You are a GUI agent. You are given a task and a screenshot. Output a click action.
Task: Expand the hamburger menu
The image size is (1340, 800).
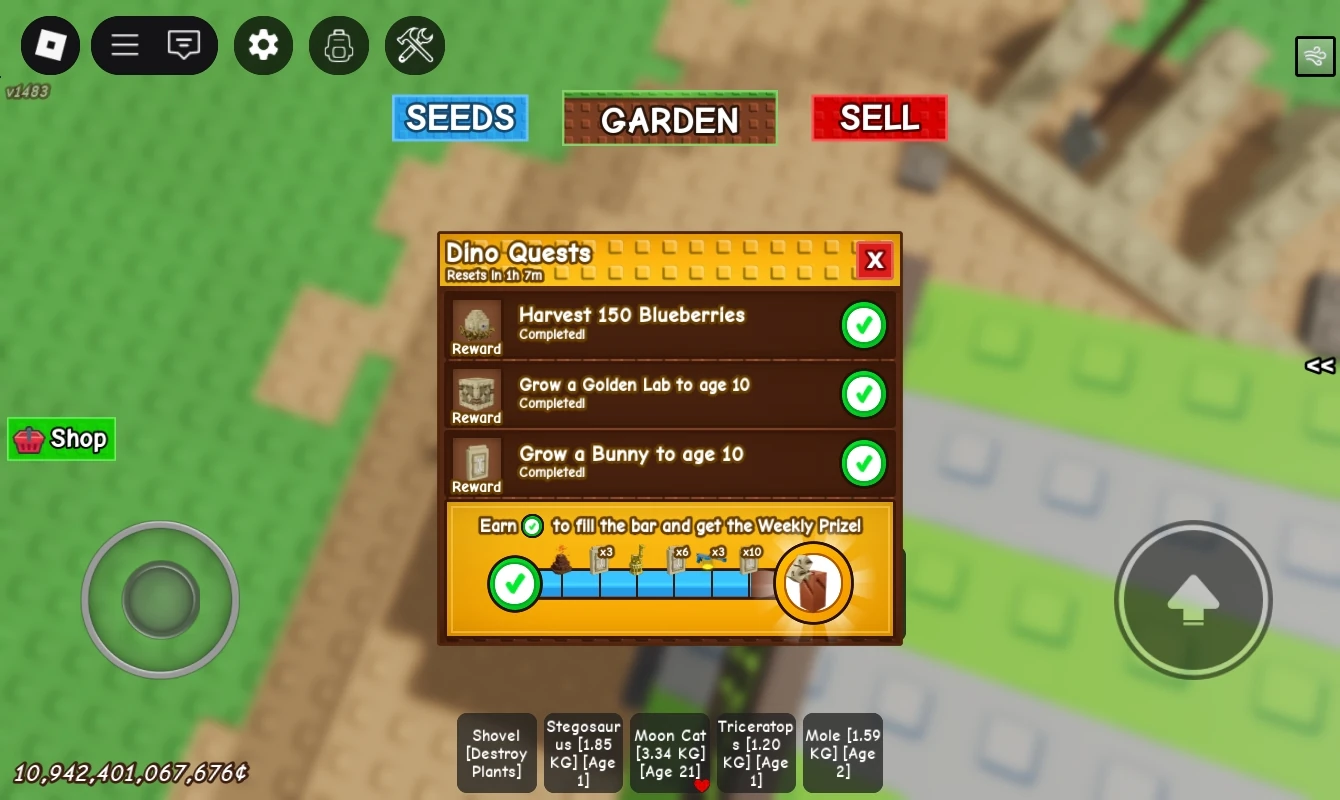(124, 45)
